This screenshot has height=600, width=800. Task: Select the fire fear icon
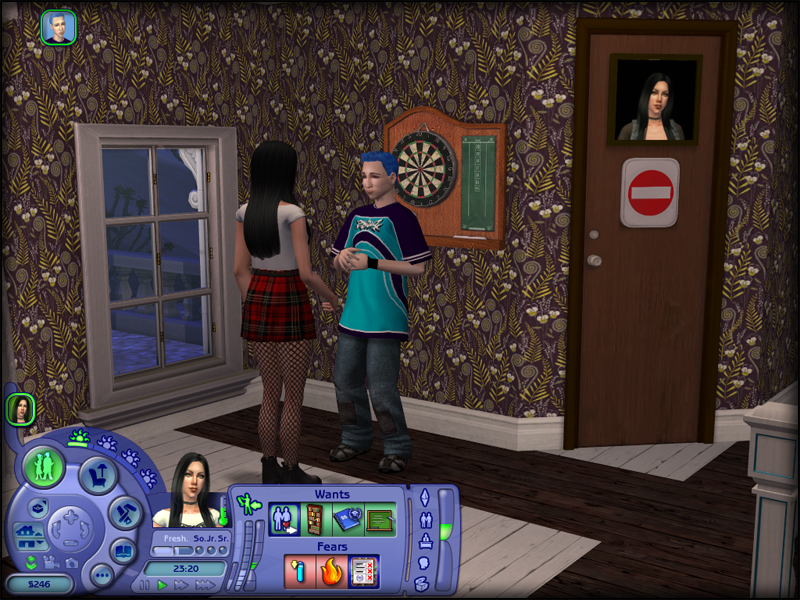(x=332, y=571)
